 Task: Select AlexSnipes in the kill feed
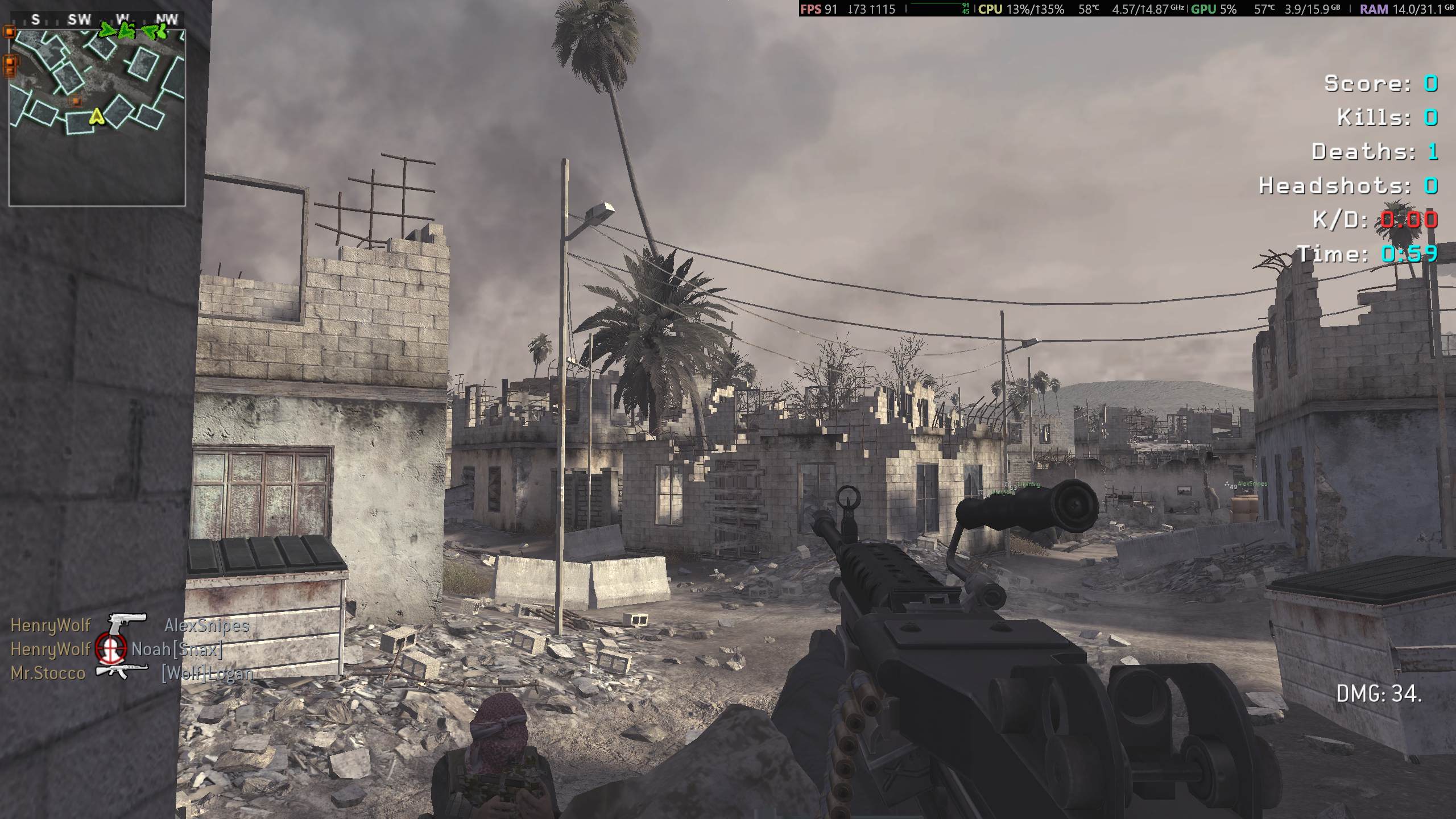pos(206,626)
